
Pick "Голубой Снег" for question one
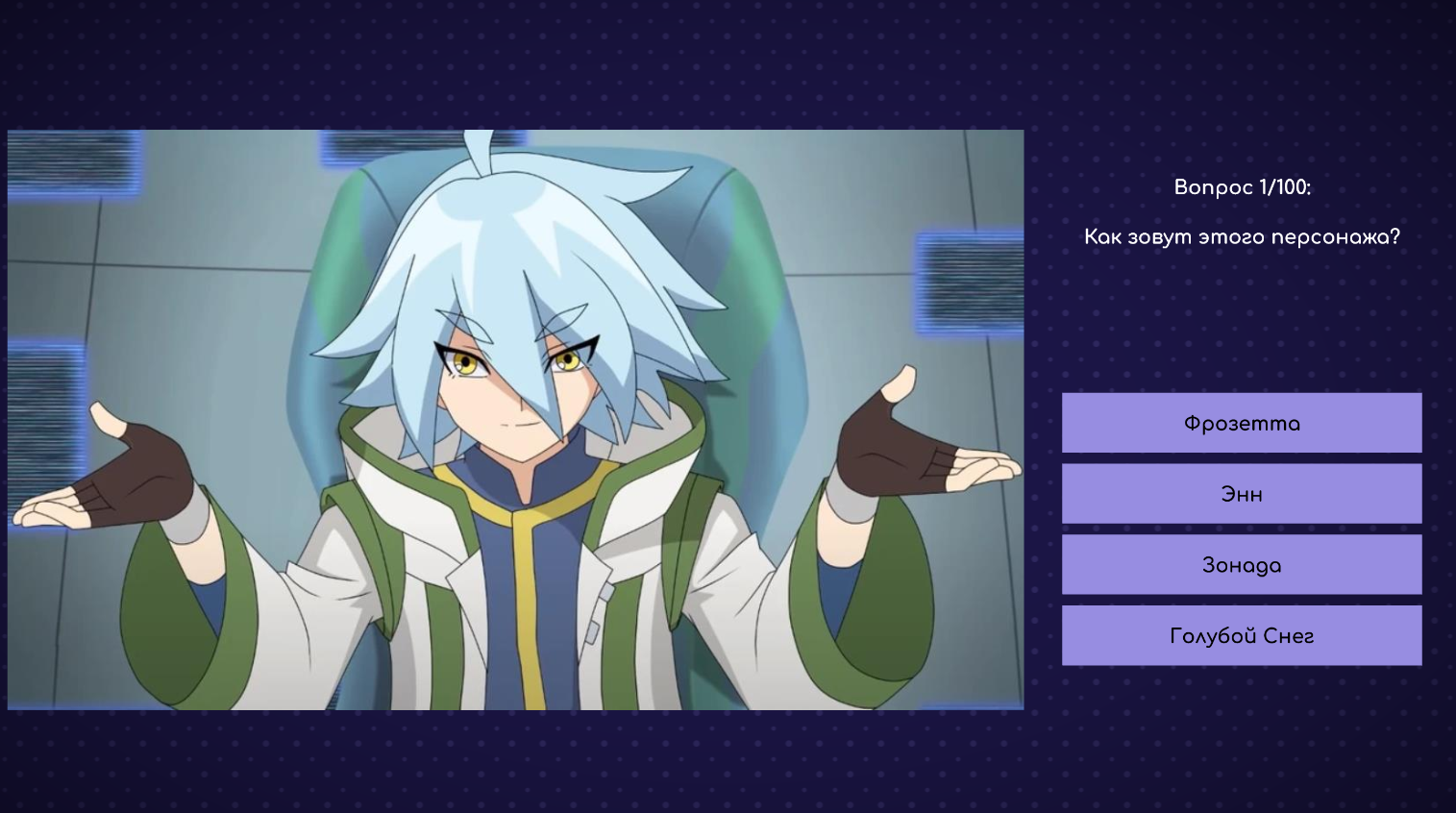pos(1241,634)
